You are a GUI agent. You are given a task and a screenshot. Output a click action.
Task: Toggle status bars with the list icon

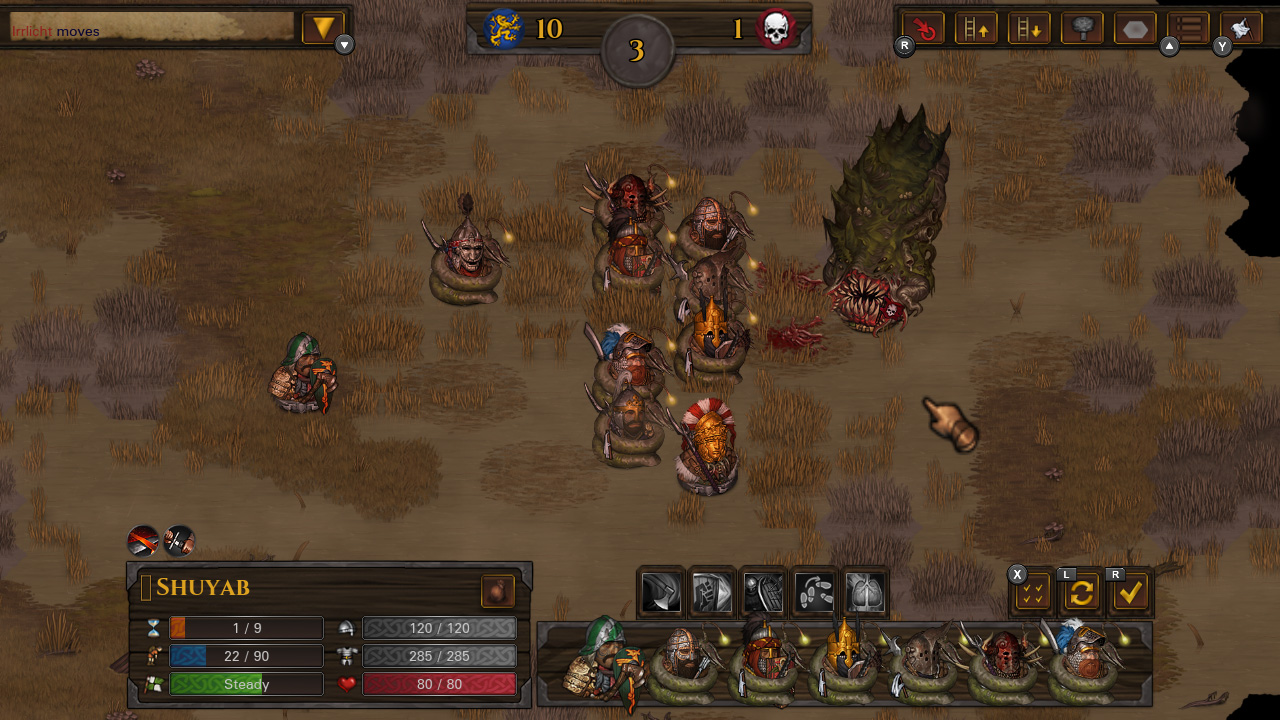1187,28
